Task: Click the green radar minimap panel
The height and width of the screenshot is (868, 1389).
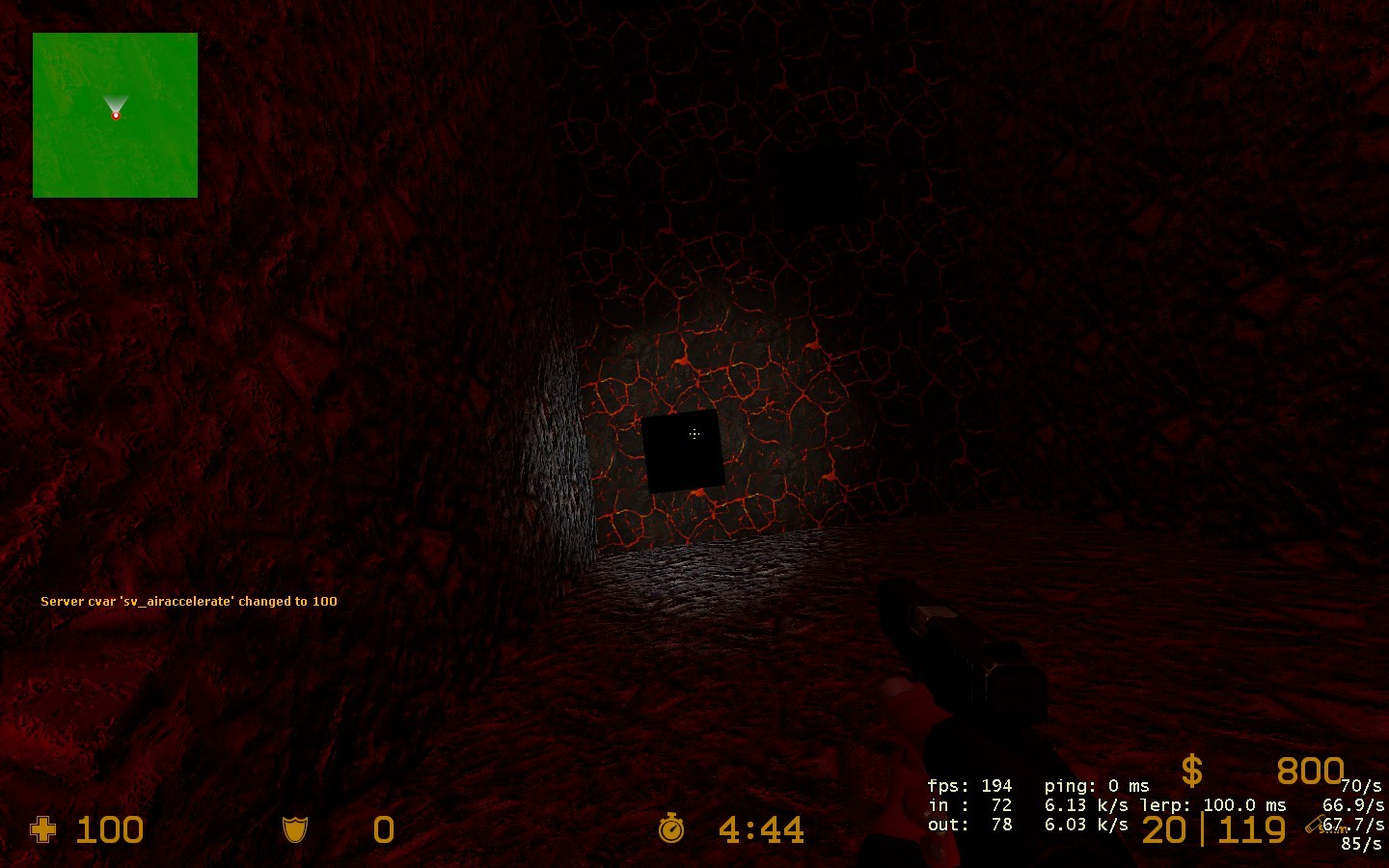Action: click(x=115, y=115)
